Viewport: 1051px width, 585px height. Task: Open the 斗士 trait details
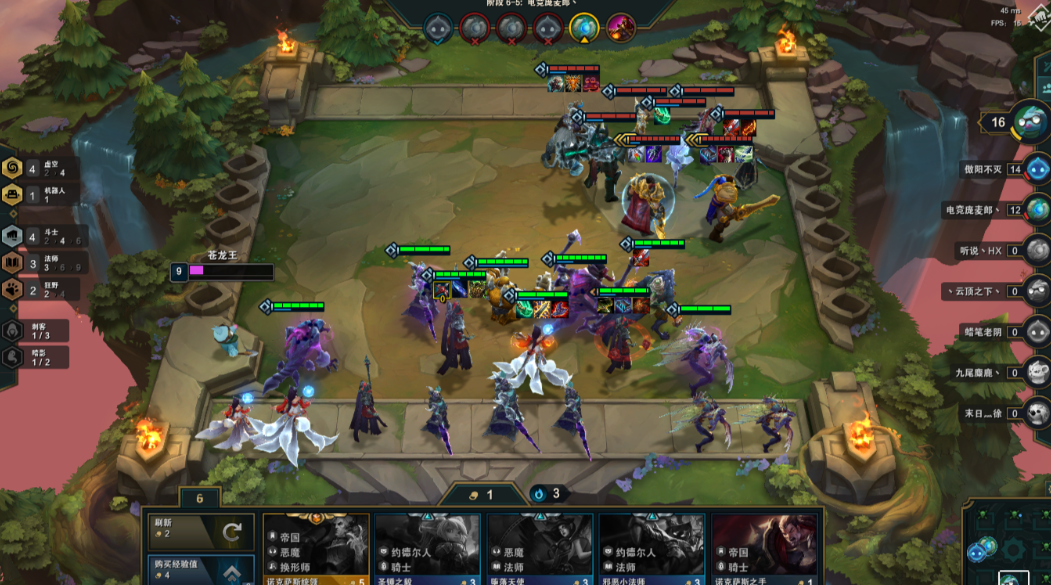pos(13,236)
